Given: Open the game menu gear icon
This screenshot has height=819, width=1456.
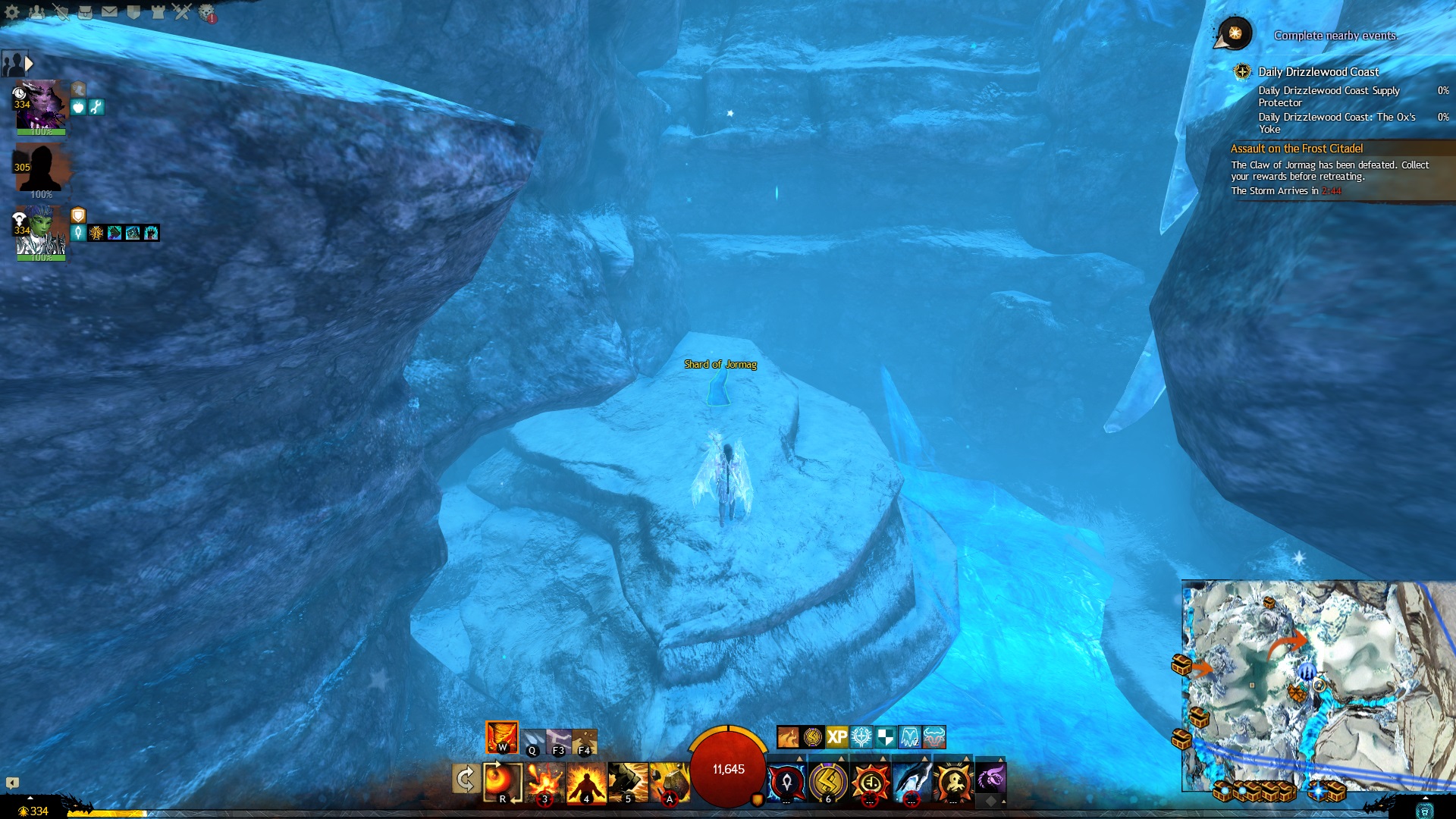Looking at the screenshot, I should pyautogui.click(x=12, y=12).
